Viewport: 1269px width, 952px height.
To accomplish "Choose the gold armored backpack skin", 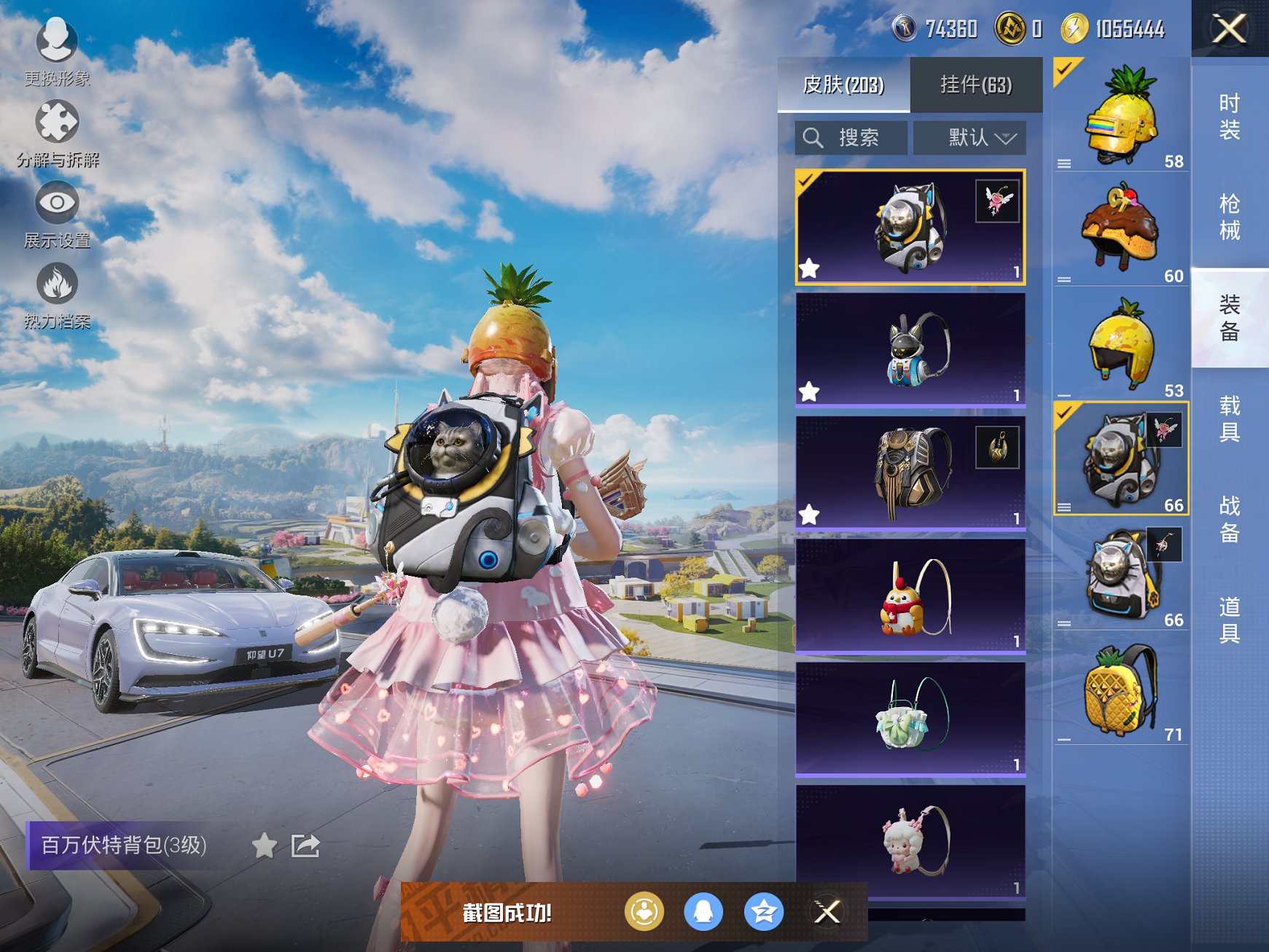I will [910, 472].
